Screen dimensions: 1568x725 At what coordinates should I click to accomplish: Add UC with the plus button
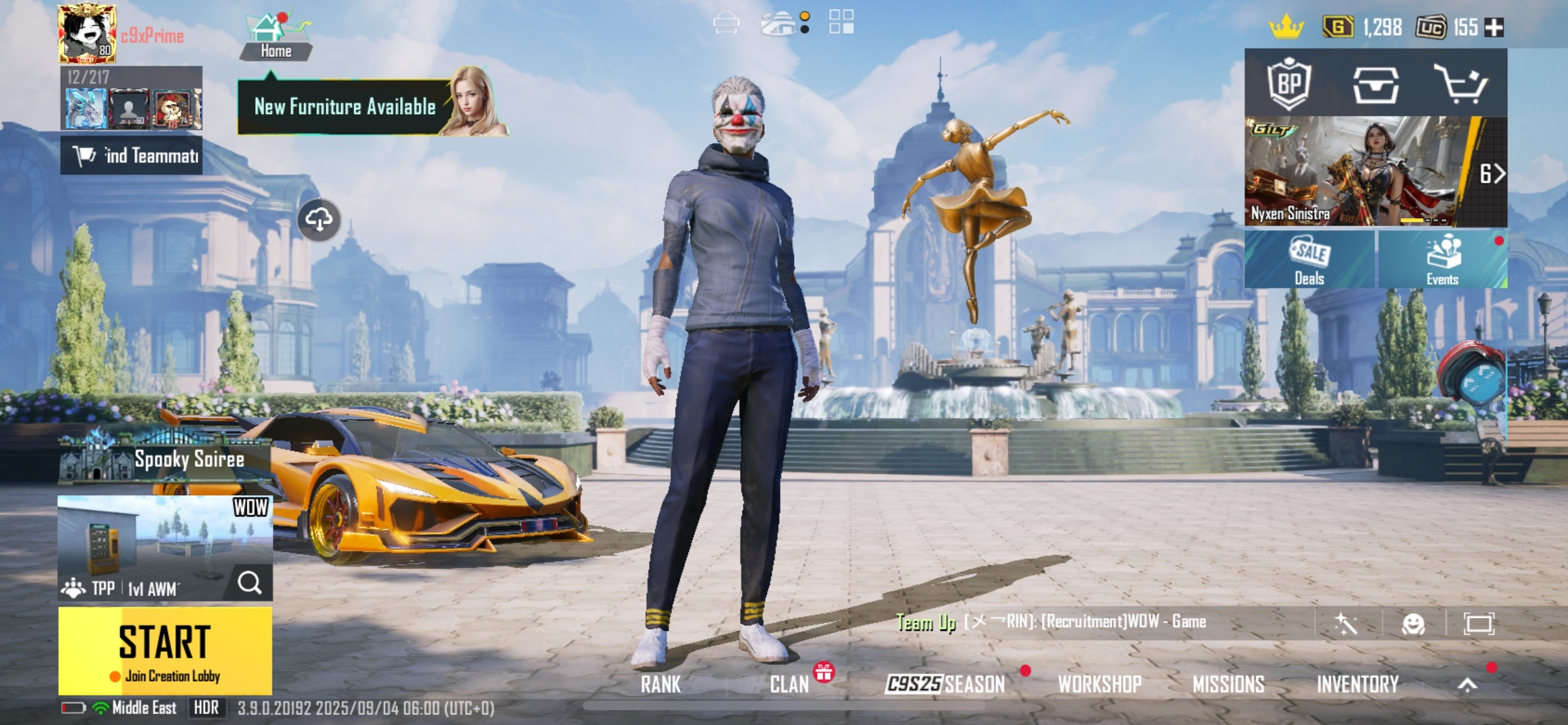[x=1494, y=27]
